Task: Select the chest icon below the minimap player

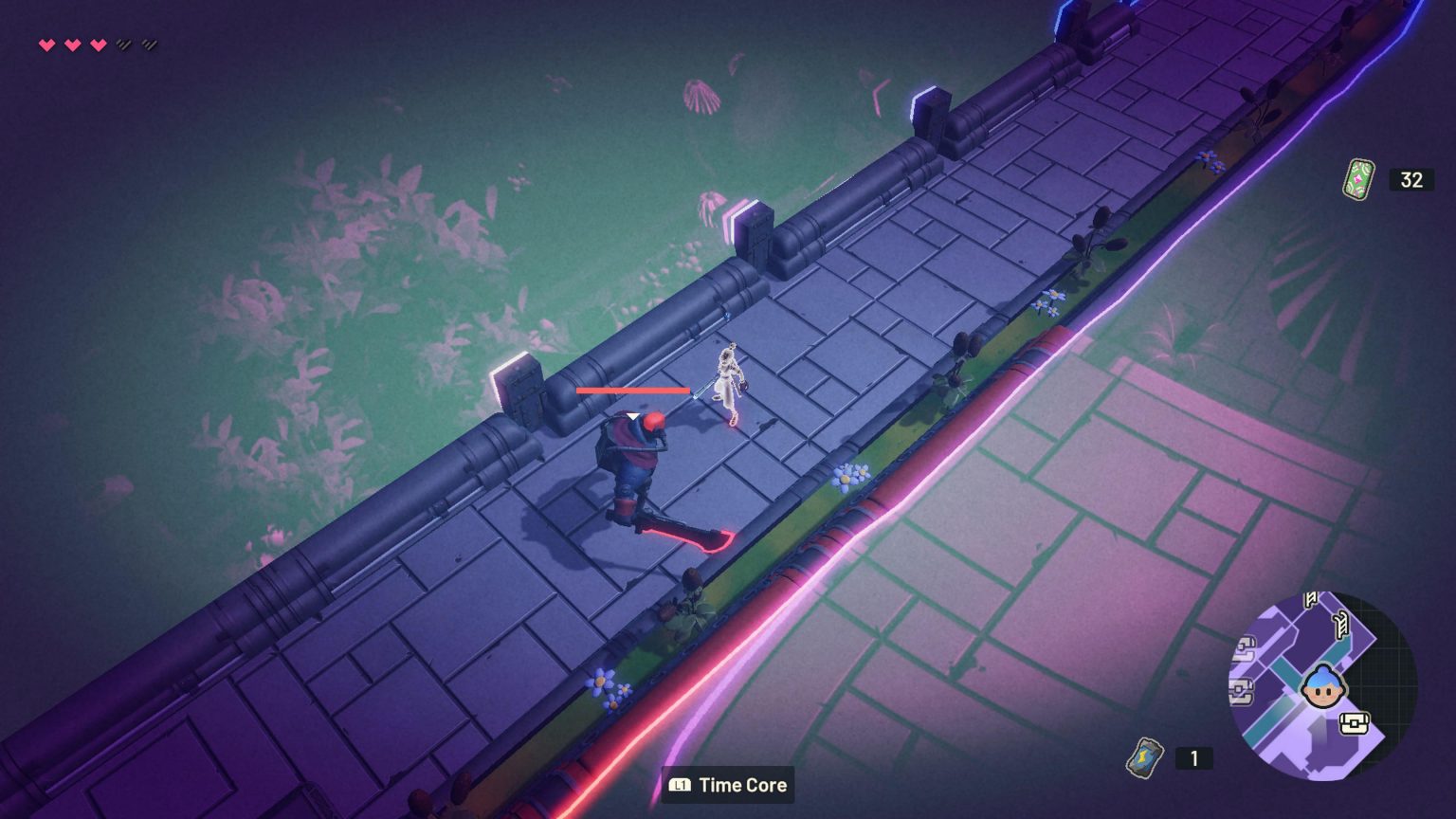Action: (x=1354, y=721)
